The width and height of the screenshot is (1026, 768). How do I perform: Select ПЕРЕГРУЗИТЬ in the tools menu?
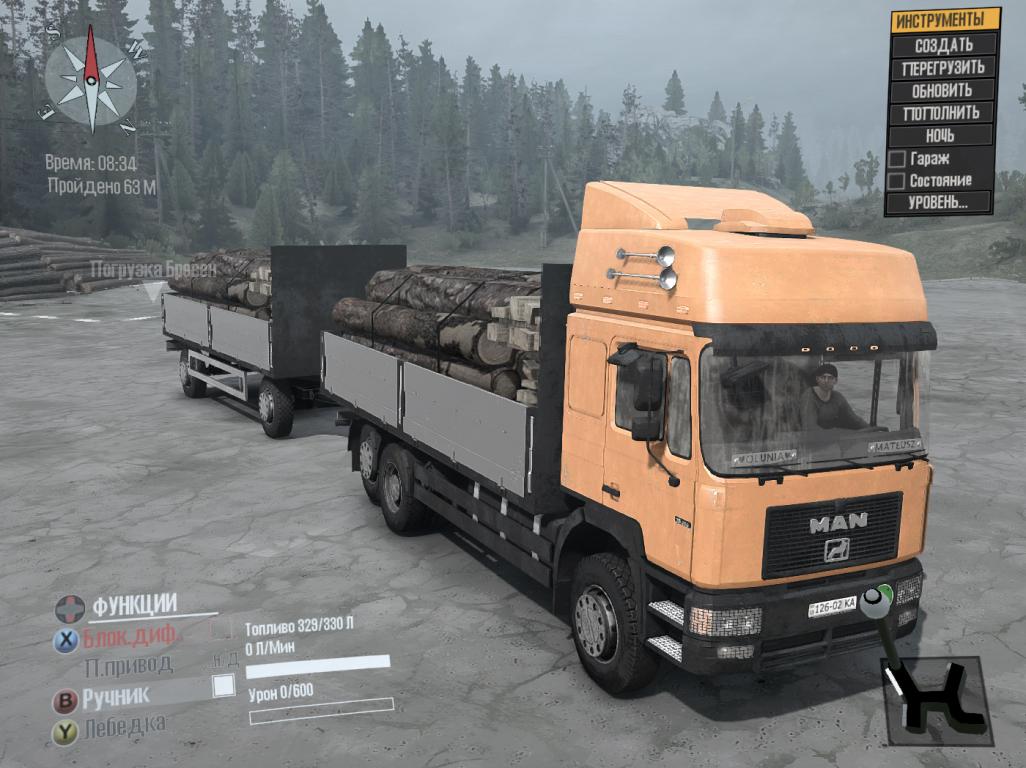coord(943,68)
